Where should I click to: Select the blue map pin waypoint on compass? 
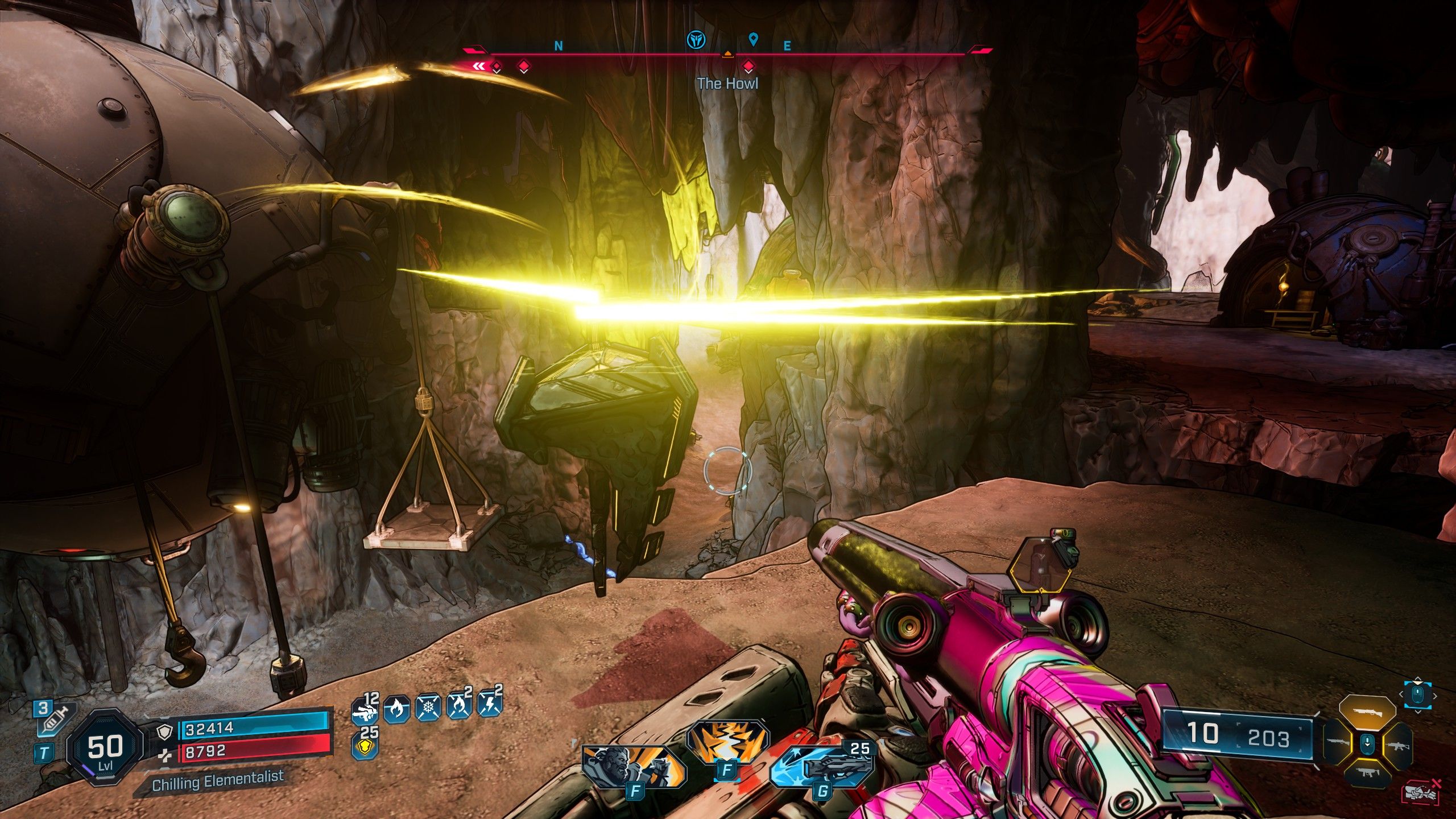tap(754, 39)
